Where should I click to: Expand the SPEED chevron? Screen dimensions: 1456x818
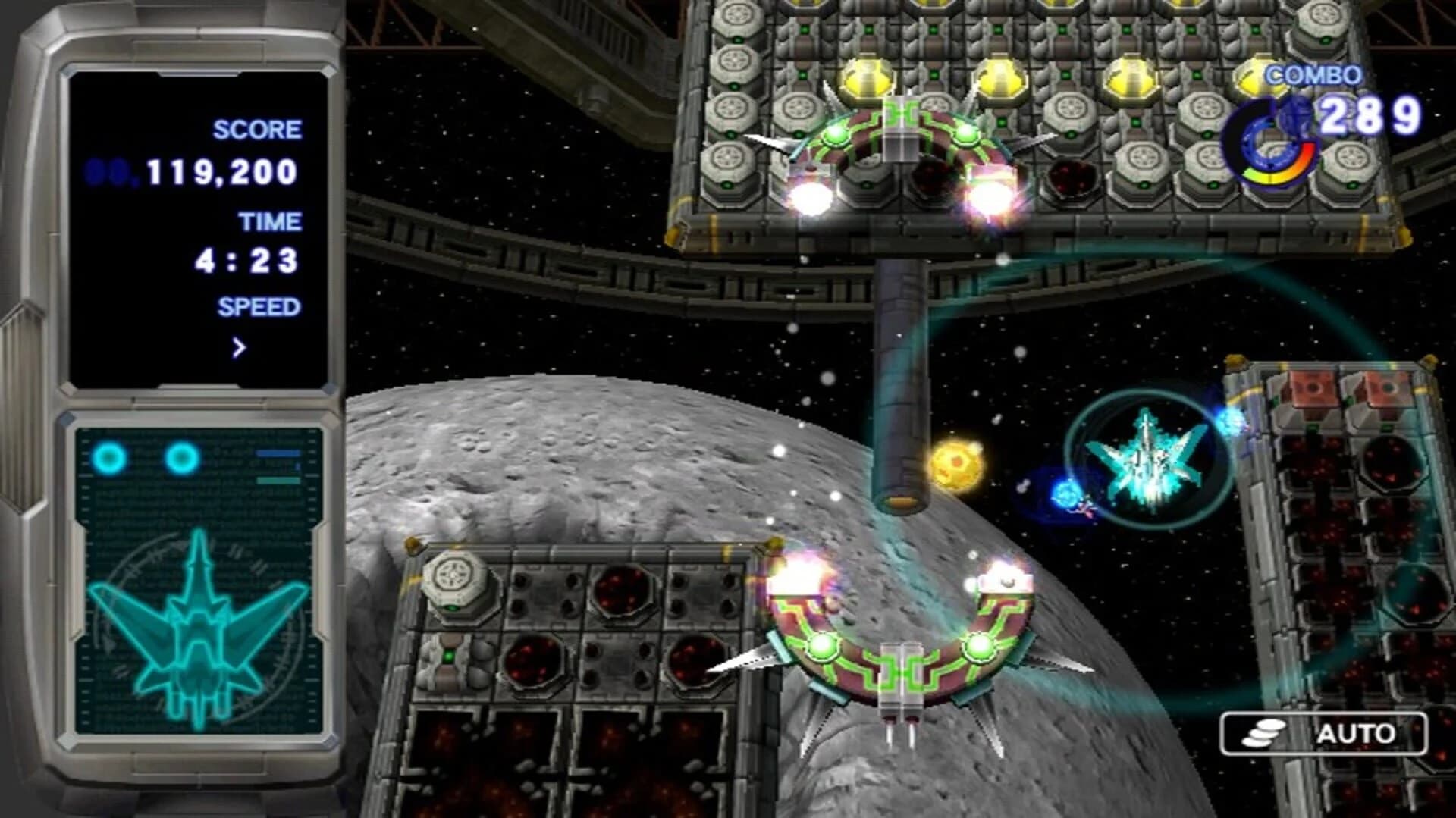239,347
